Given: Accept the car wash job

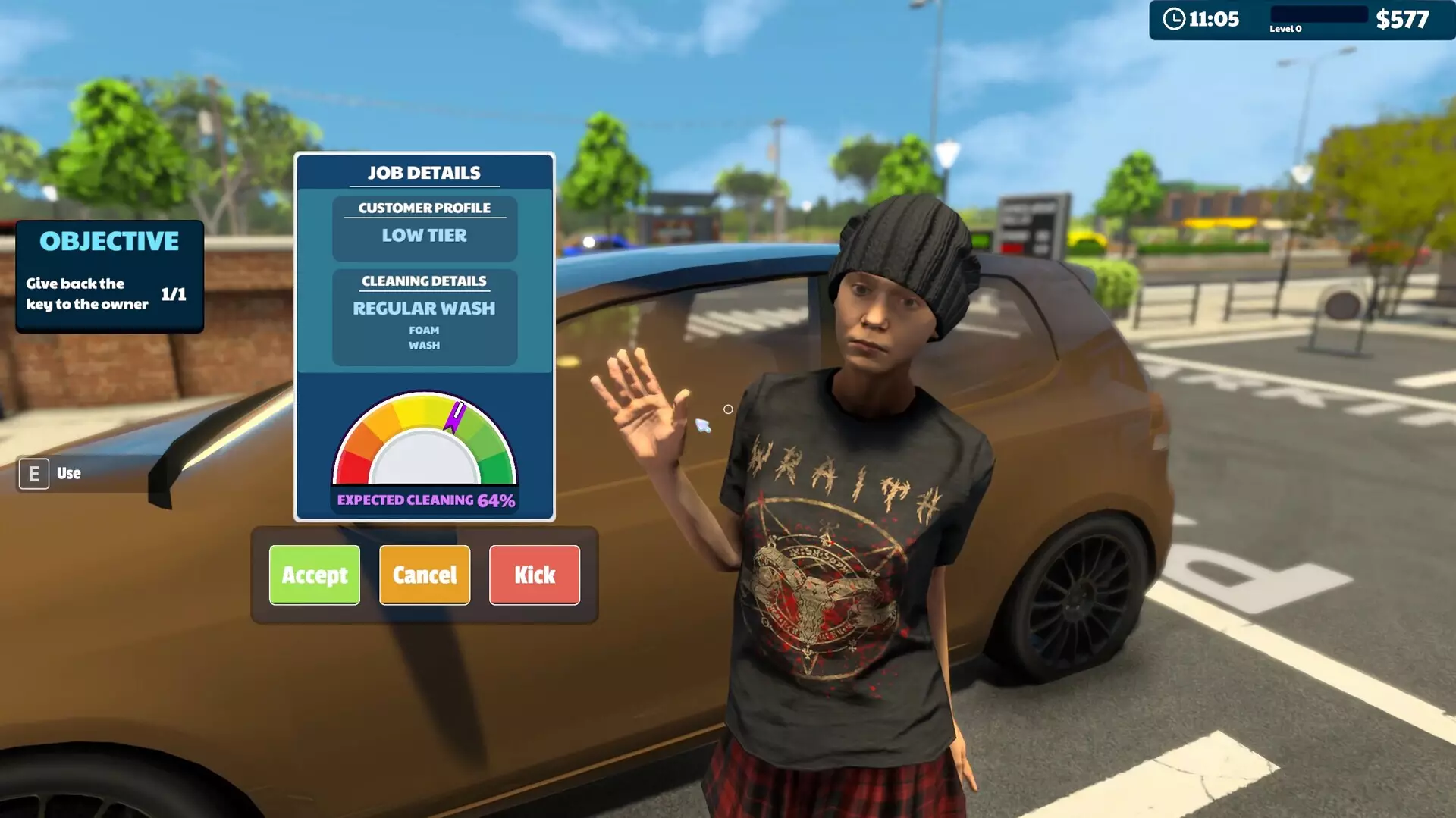Looking at the screenshot, I should pos(315,575).
